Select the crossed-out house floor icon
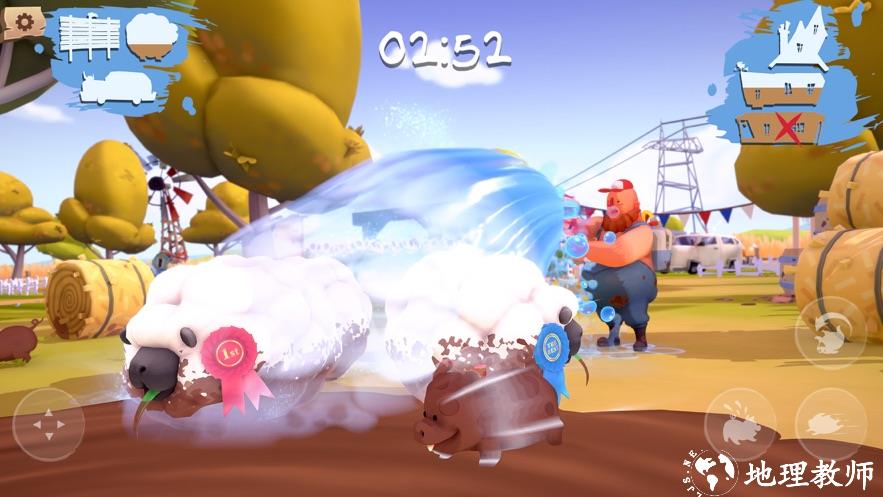 pos(780,128)
